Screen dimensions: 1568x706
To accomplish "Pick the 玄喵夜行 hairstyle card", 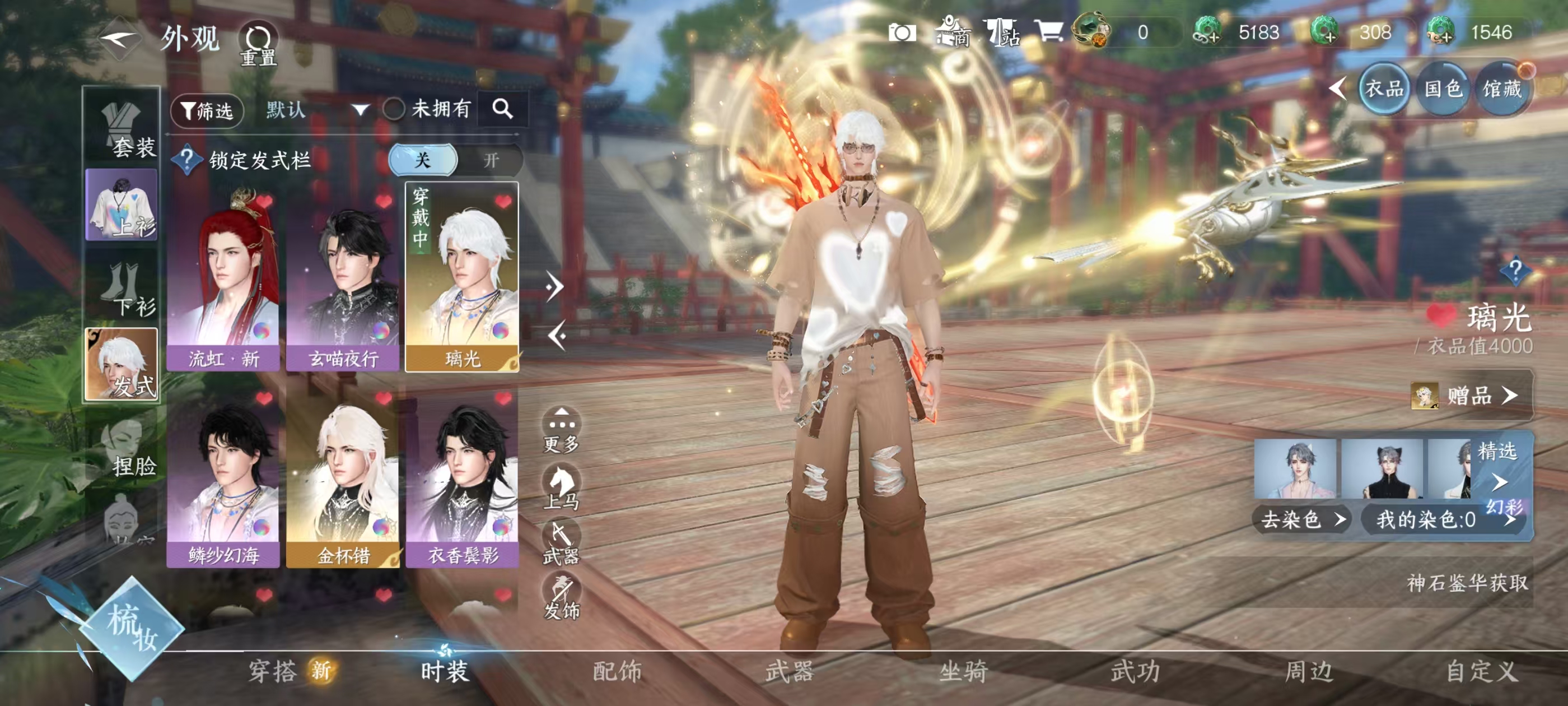I will click(x=343, y=279).
